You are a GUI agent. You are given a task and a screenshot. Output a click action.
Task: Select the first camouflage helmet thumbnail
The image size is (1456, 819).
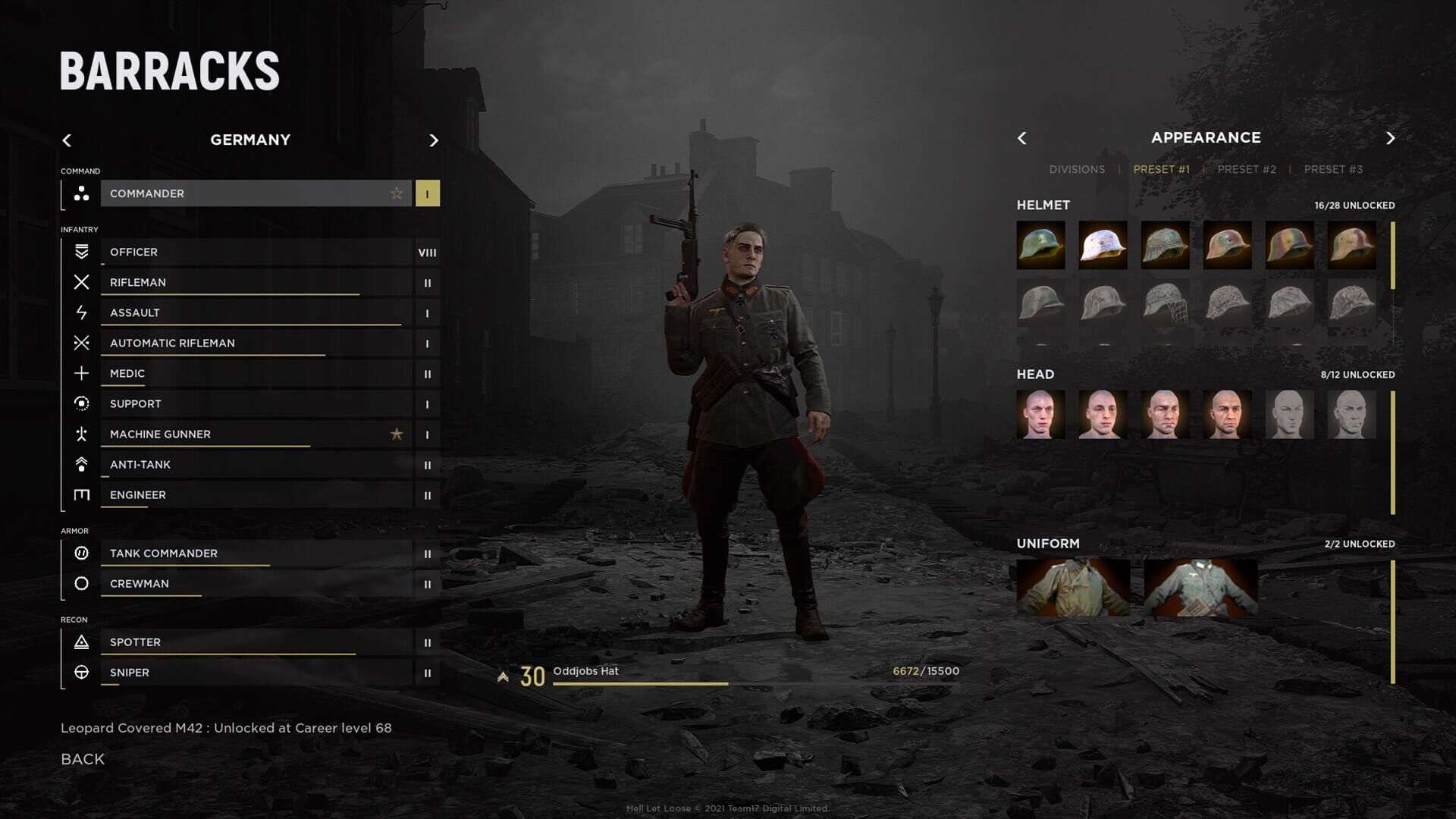pos(1040,245)
